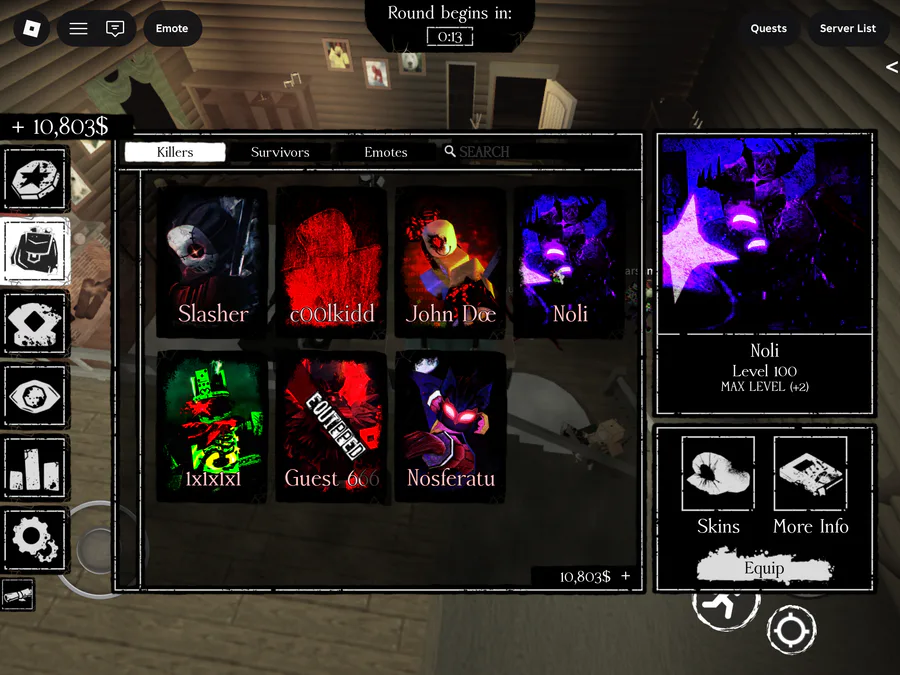This screenshot has width=900, height=675.
Task: Open the Skins menu
Action: (718, 487)
